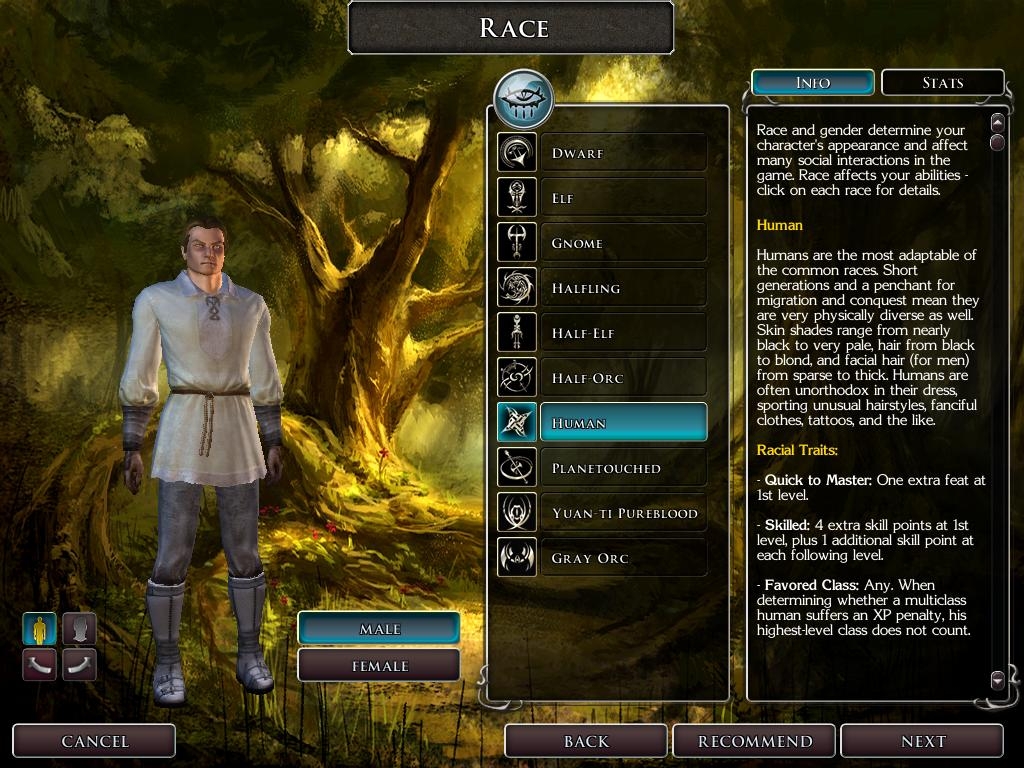1024x768 pixels.
Task: Show the Info tab
Action: tap(813, 83)
